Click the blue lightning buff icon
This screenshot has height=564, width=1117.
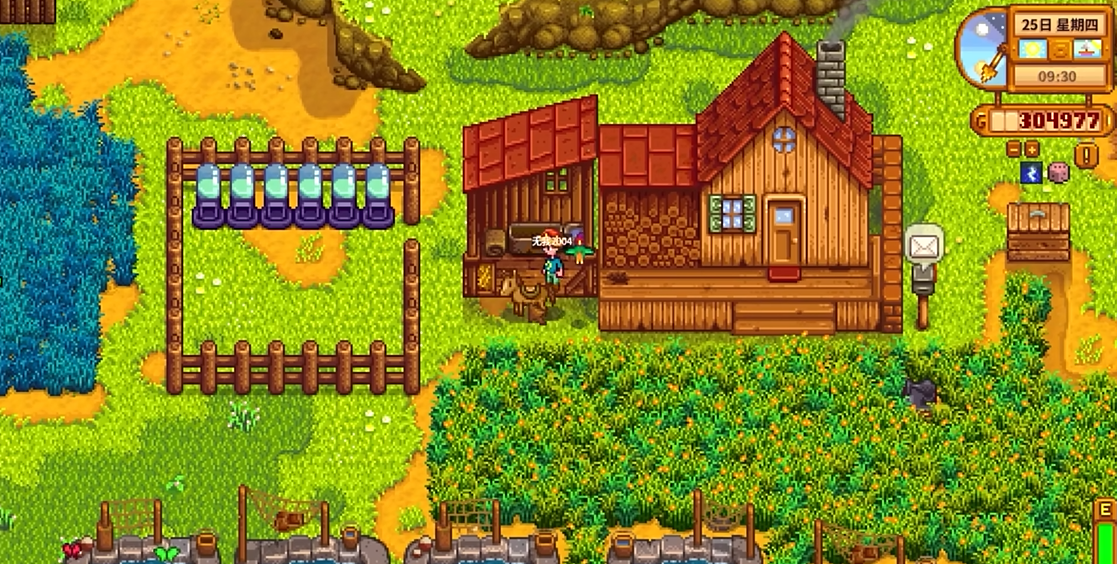(x=1032, y=172)
